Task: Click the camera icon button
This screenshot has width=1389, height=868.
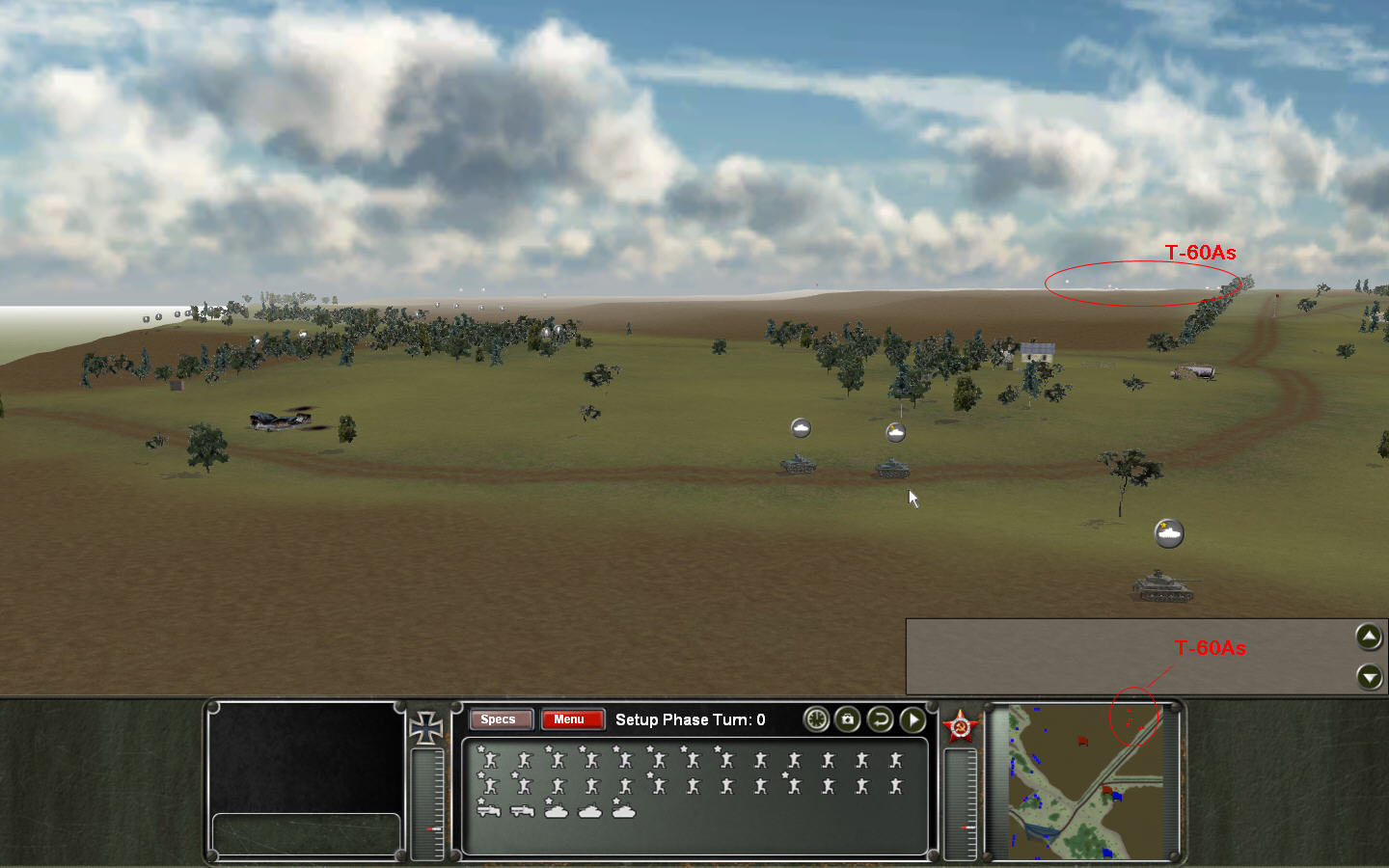Action: click(x=848, y=719)
